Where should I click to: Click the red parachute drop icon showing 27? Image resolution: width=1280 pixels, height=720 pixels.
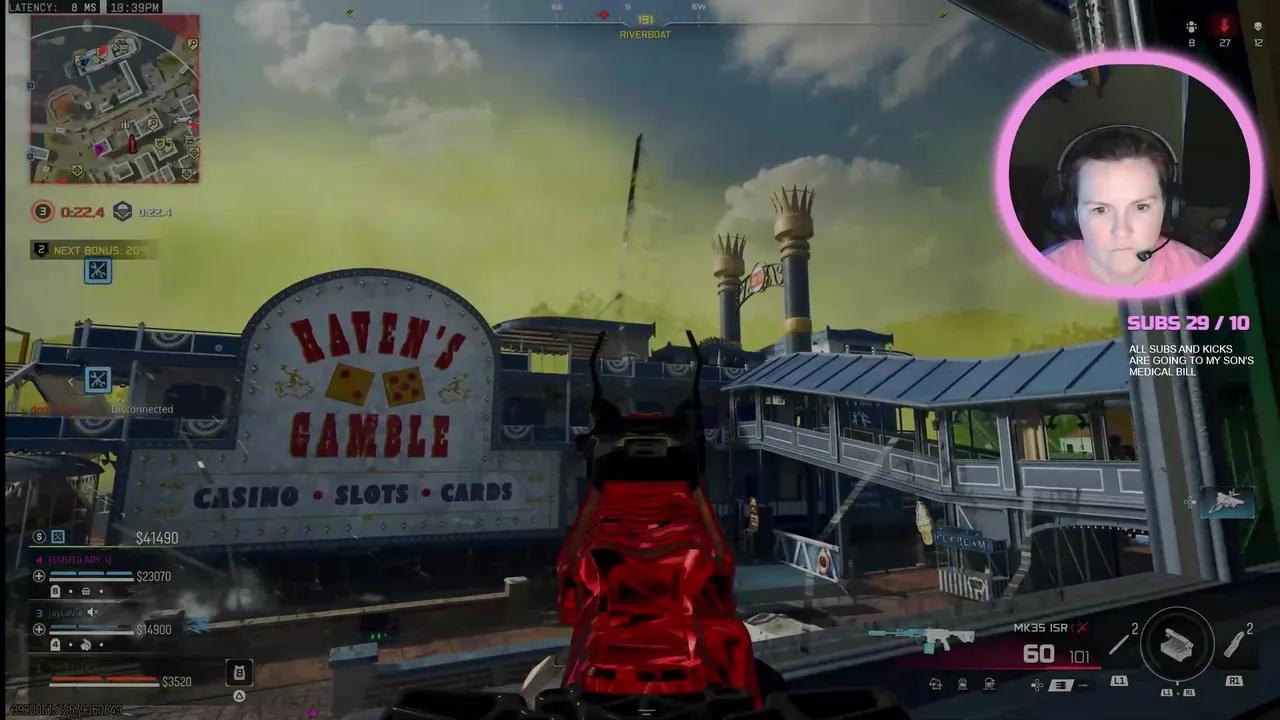[1224, 26]
